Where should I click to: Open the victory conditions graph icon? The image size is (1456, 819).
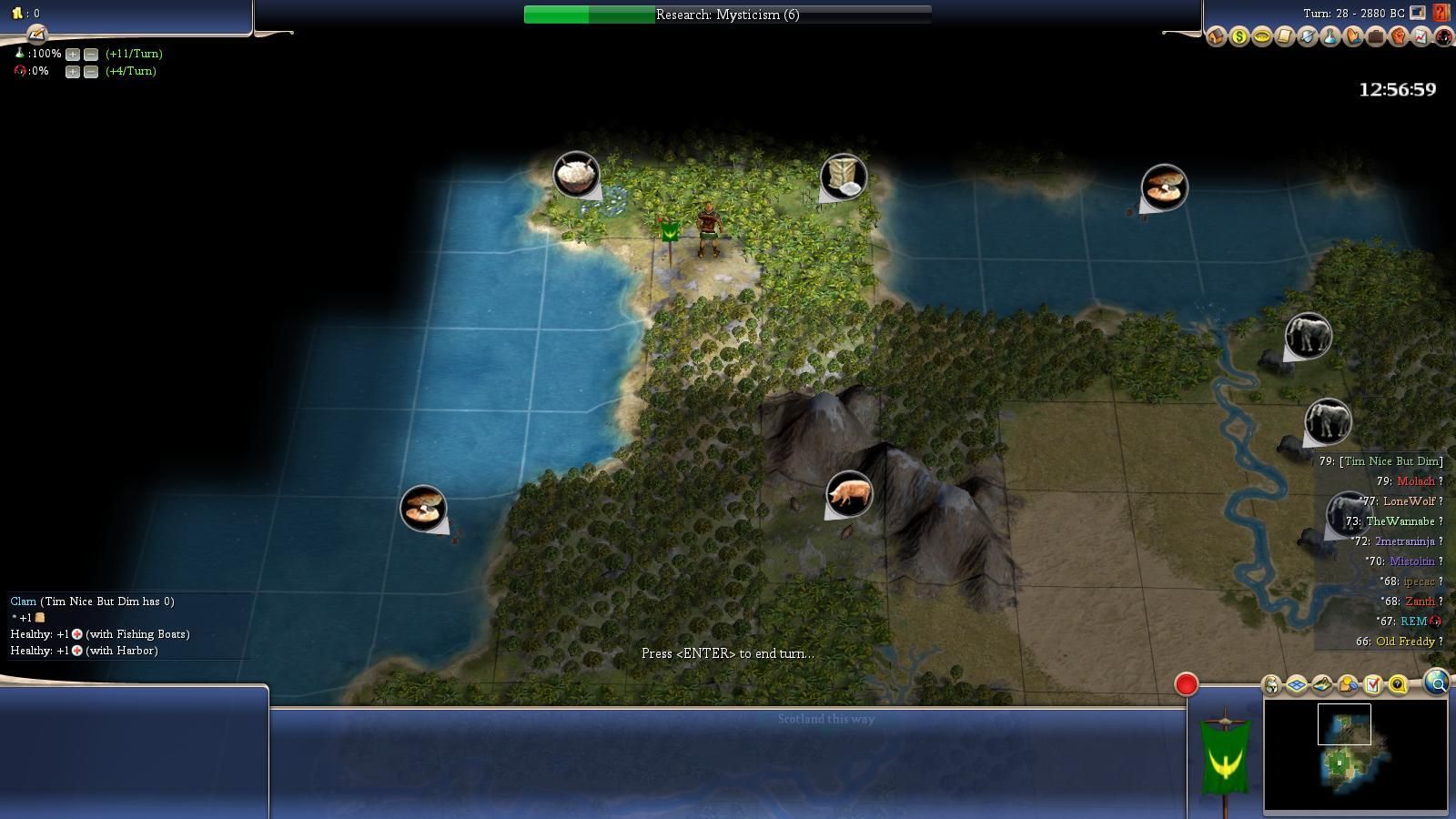[x=1421, y=37]
